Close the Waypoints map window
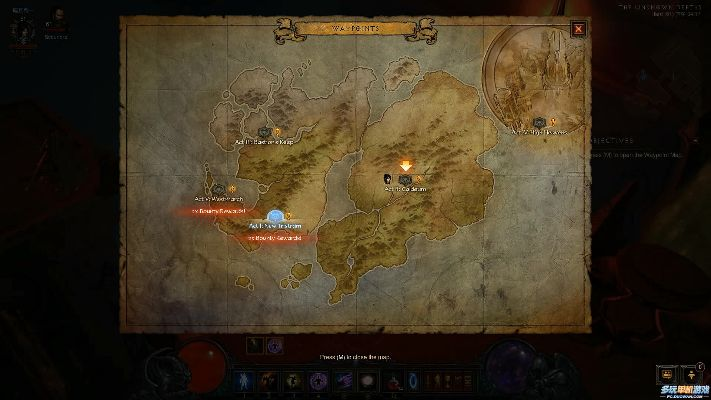This screenshot has height=400, width=711. (x=579, y=29)
